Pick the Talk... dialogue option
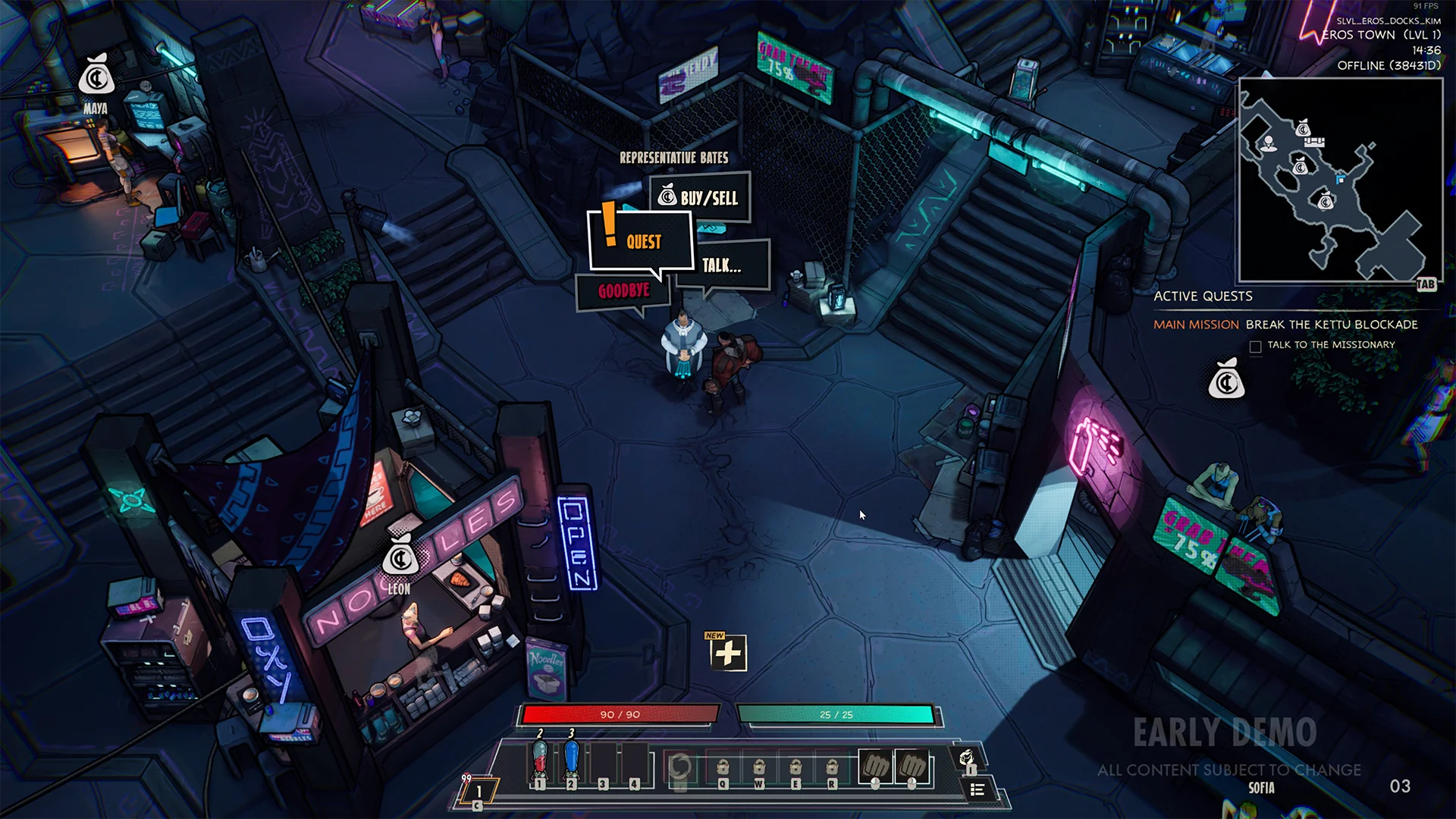The image size is (1456, 819). [722, 265]
